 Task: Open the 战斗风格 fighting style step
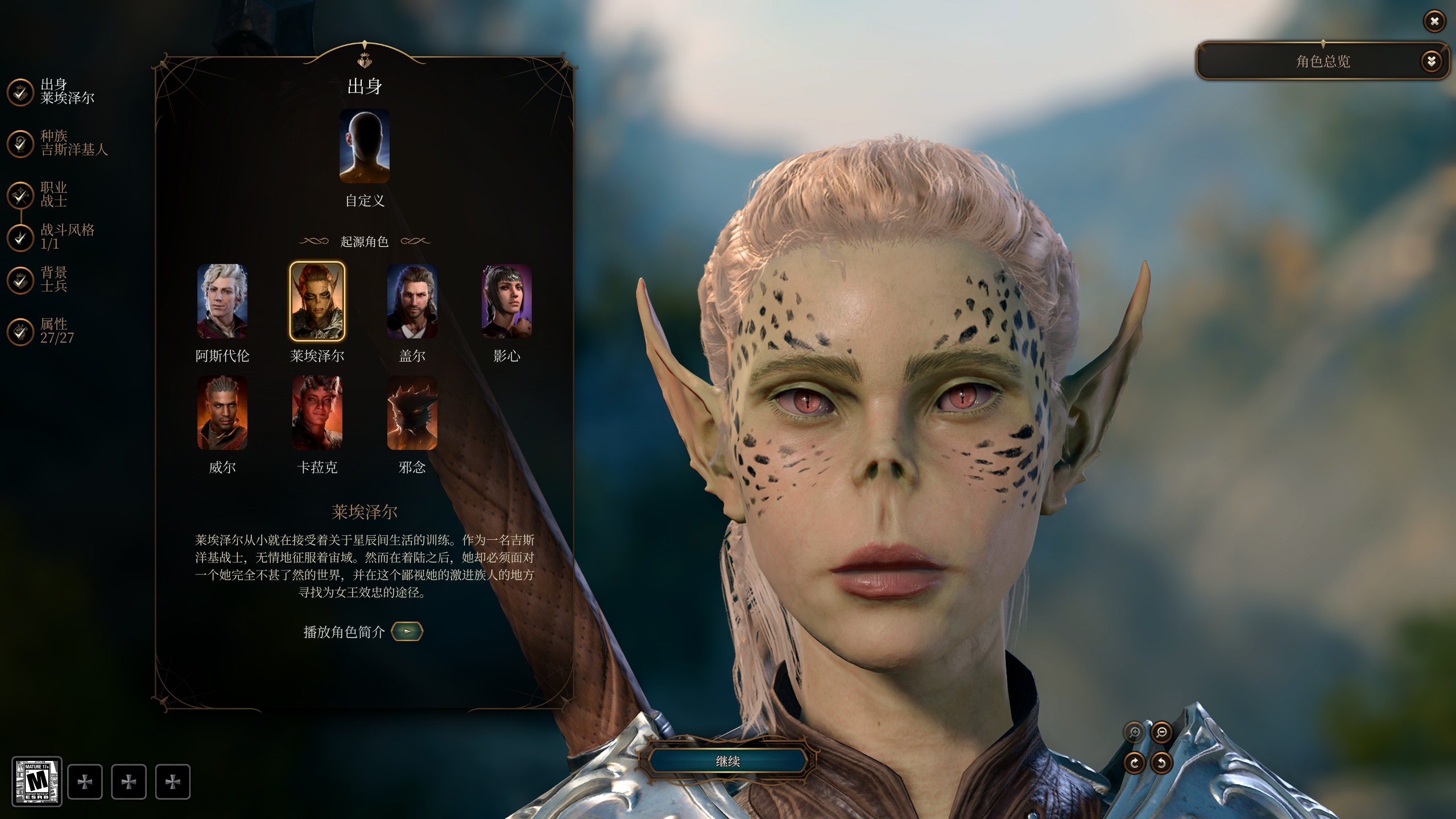coord(20,238)
